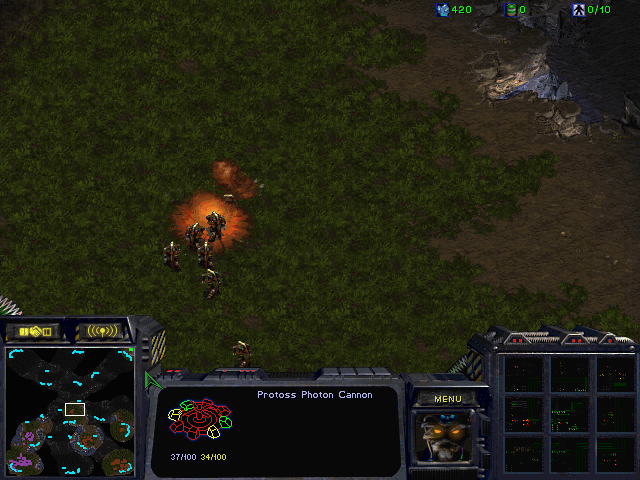The width and height of the screenshot is (640, 480).
Task: Open the messaging broadcast signal button
Action: (x=103, y=331)
